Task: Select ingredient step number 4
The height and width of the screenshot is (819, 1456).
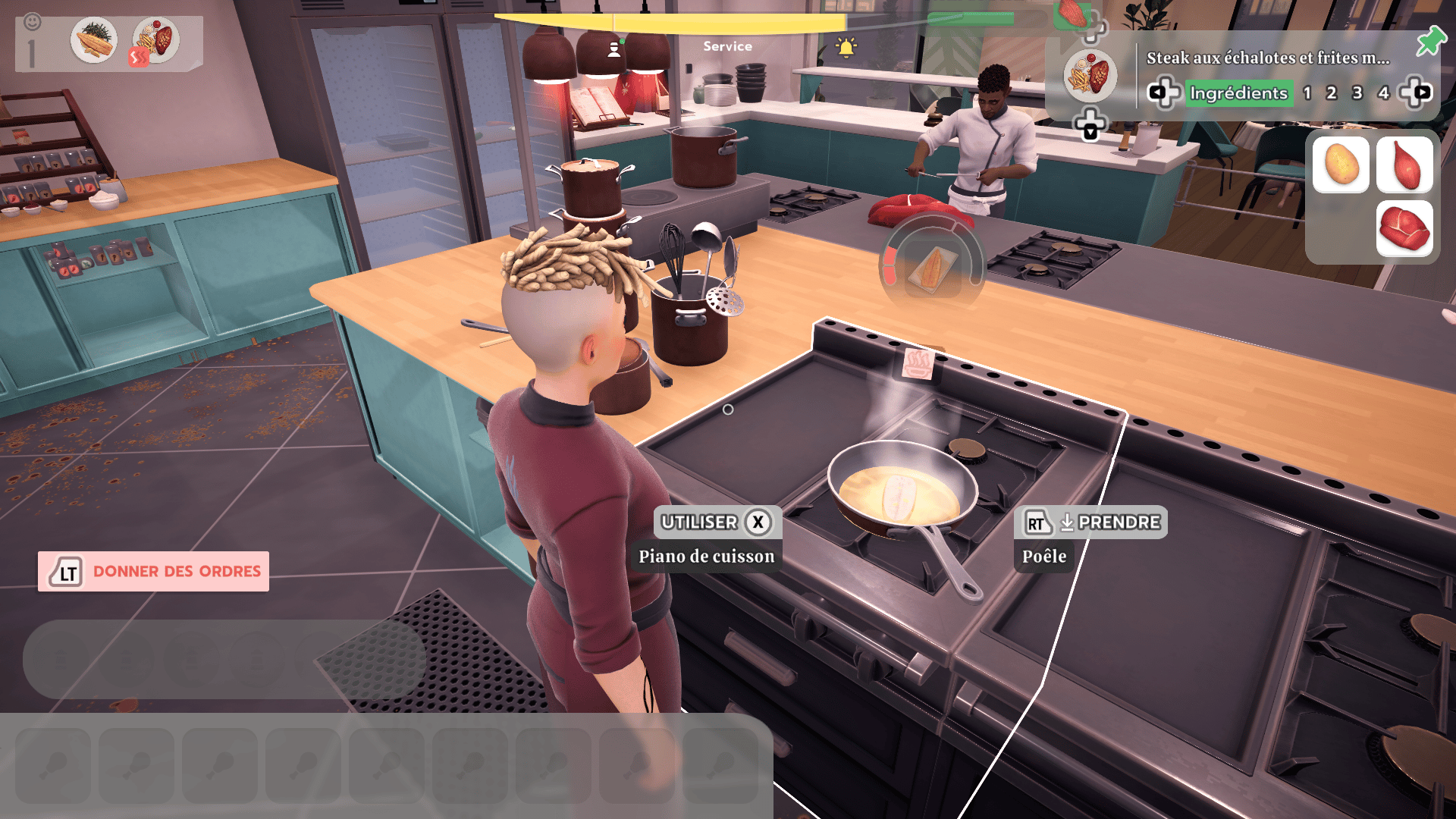Action: pyautogui.click(x=1383, y=93)
